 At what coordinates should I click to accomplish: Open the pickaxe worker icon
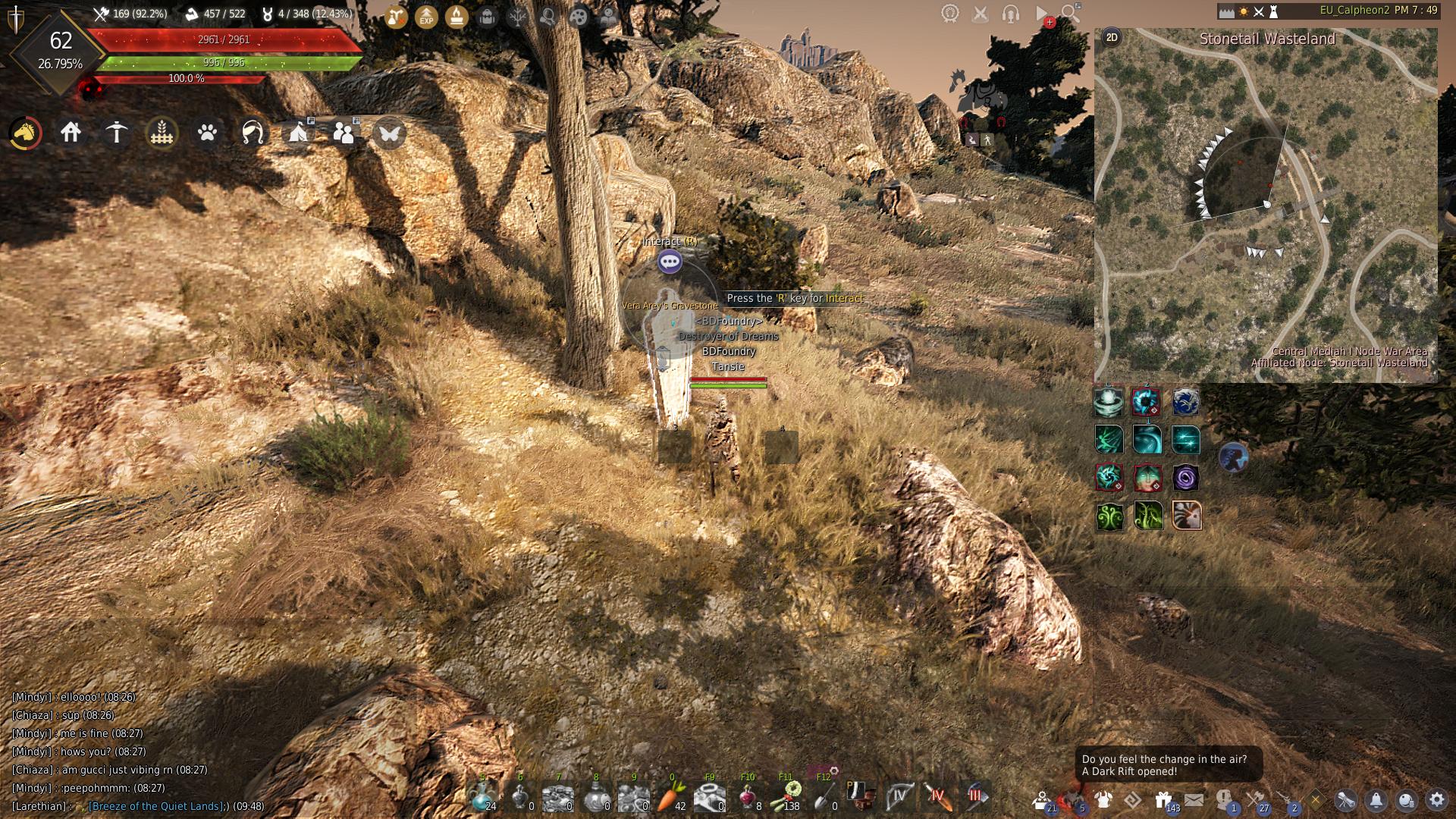coord(116,133)
